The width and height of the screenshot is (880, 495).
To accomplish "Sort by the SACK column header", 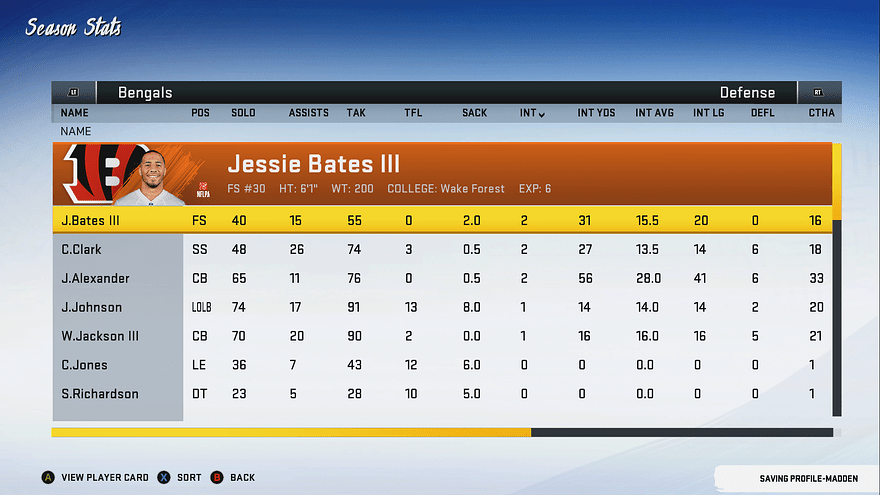I will tap(474, 113).
